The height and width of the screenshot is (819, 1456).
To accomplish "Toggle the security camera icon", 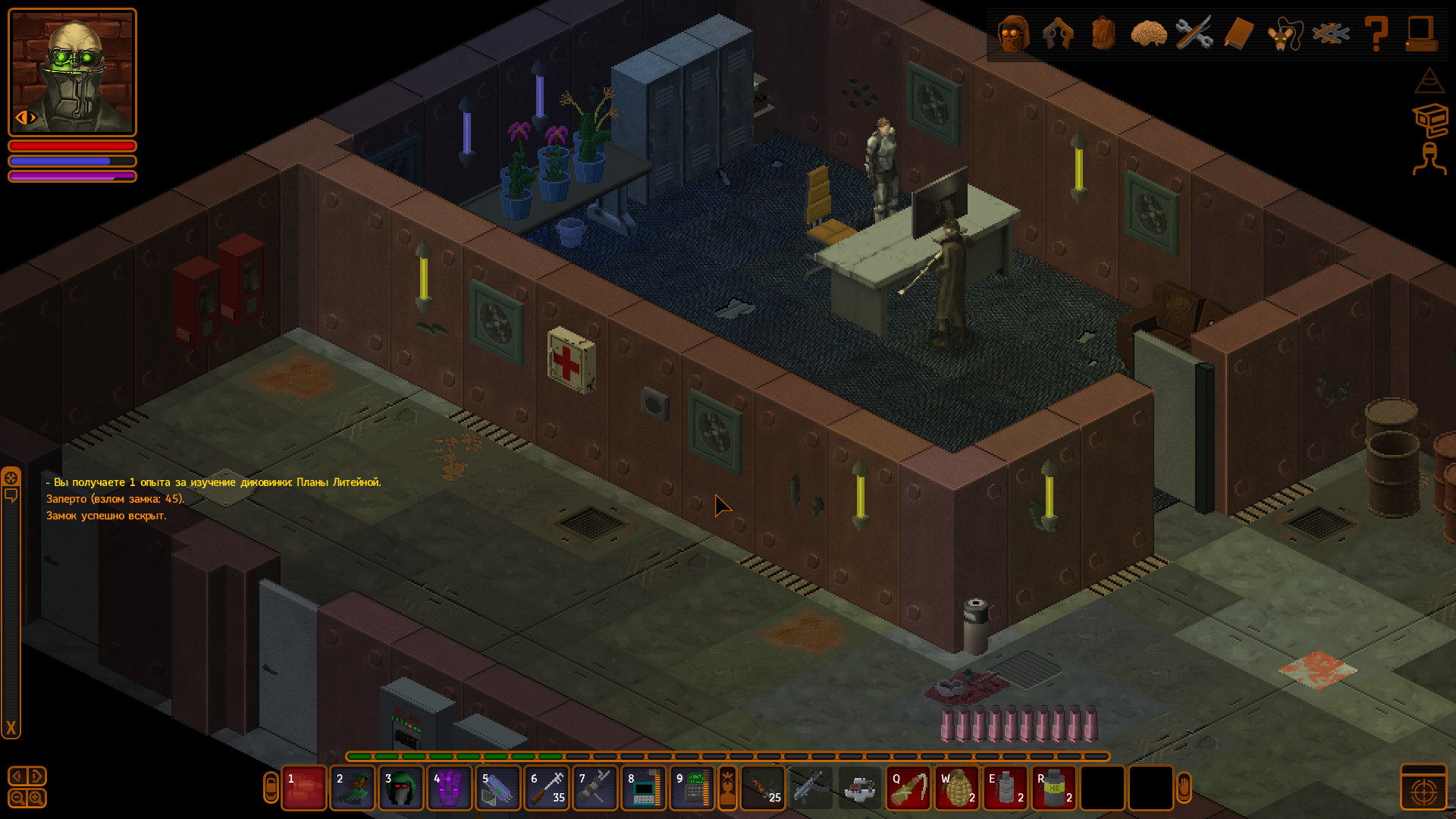I will click(1430, 120).
